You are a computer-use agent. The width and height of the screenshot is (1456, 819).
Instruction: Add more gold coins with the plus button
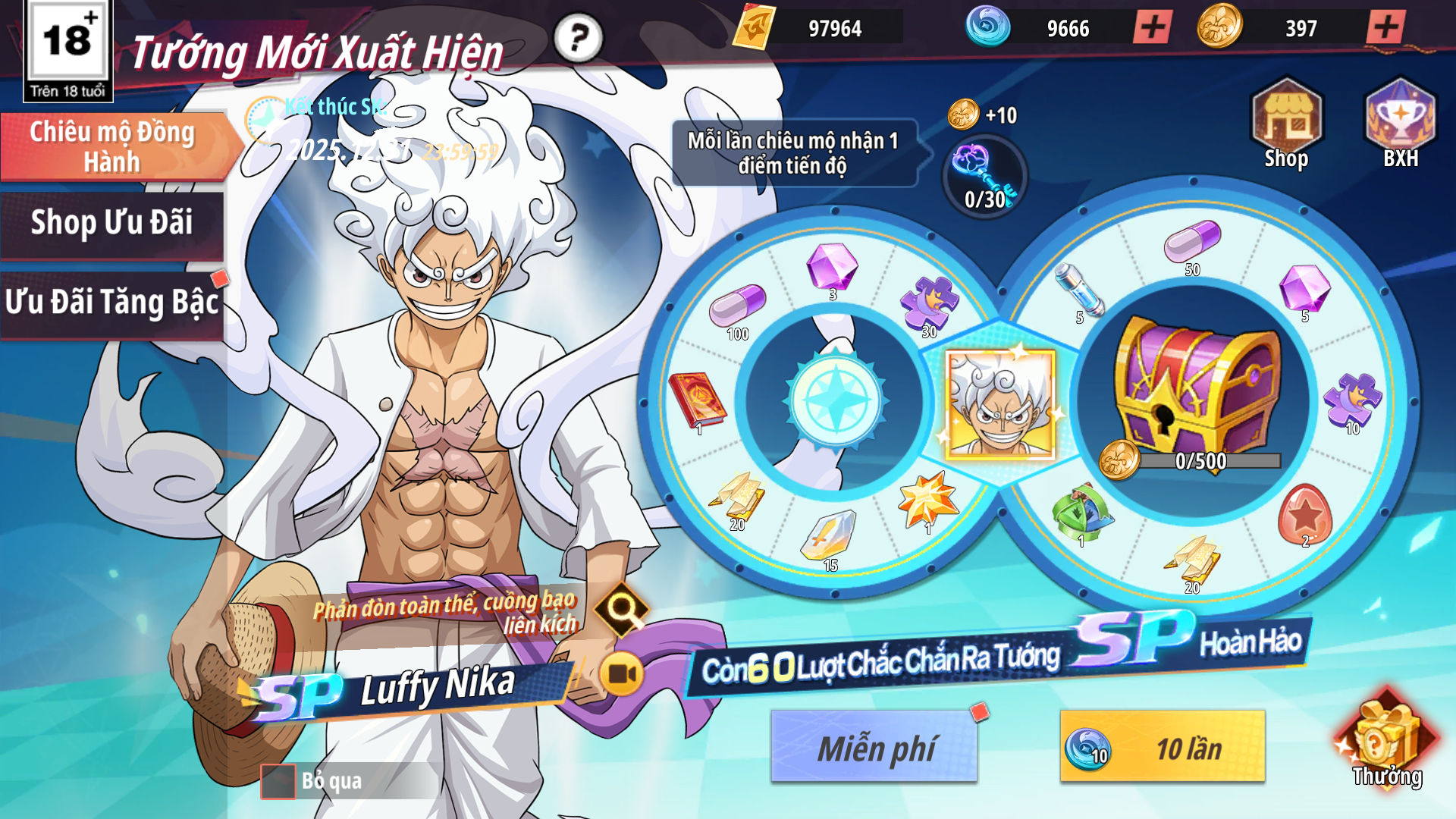click(x=1385, y=28)
